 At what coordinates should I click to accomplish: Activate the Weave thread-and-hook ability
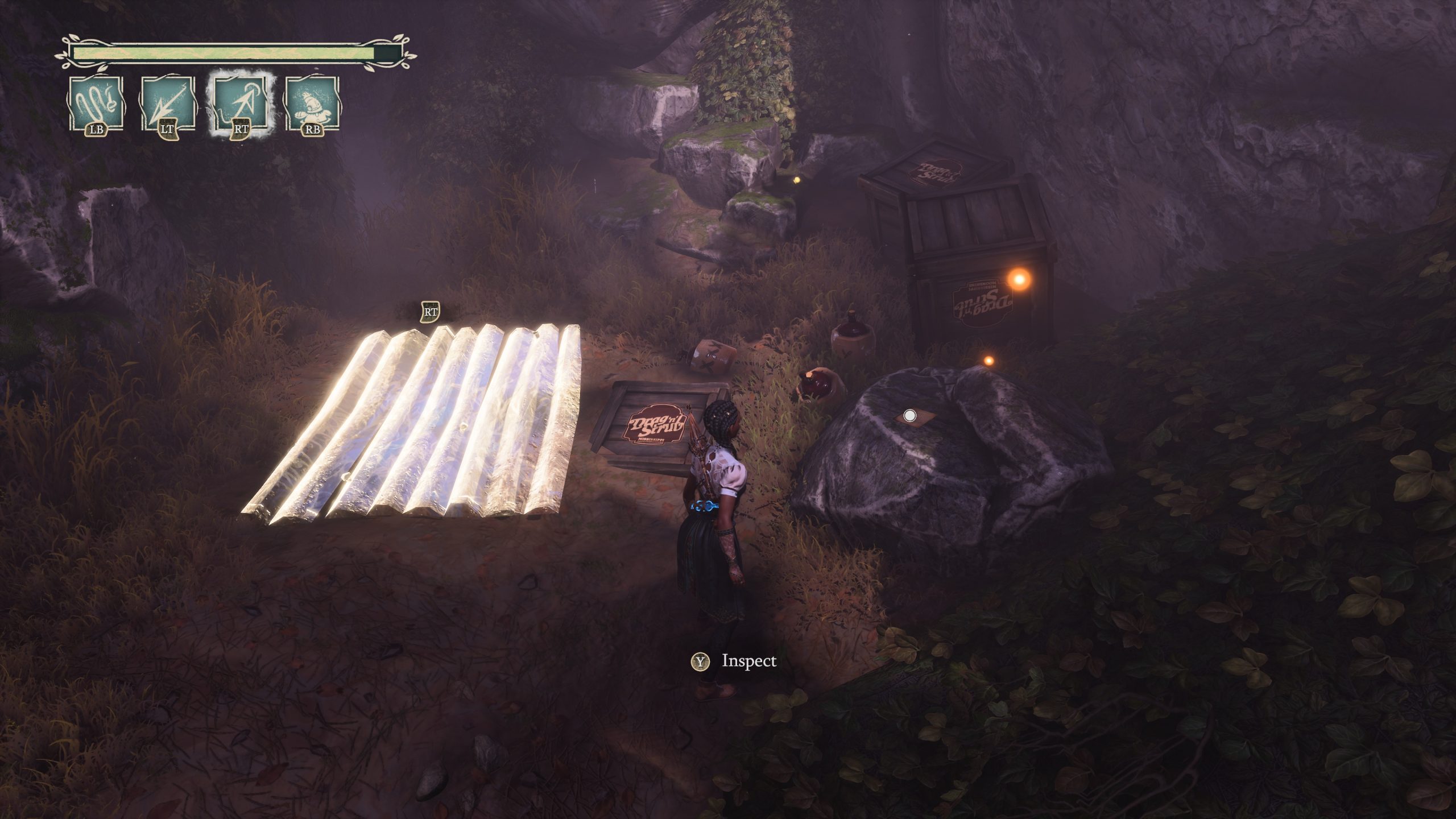[96, 104]
